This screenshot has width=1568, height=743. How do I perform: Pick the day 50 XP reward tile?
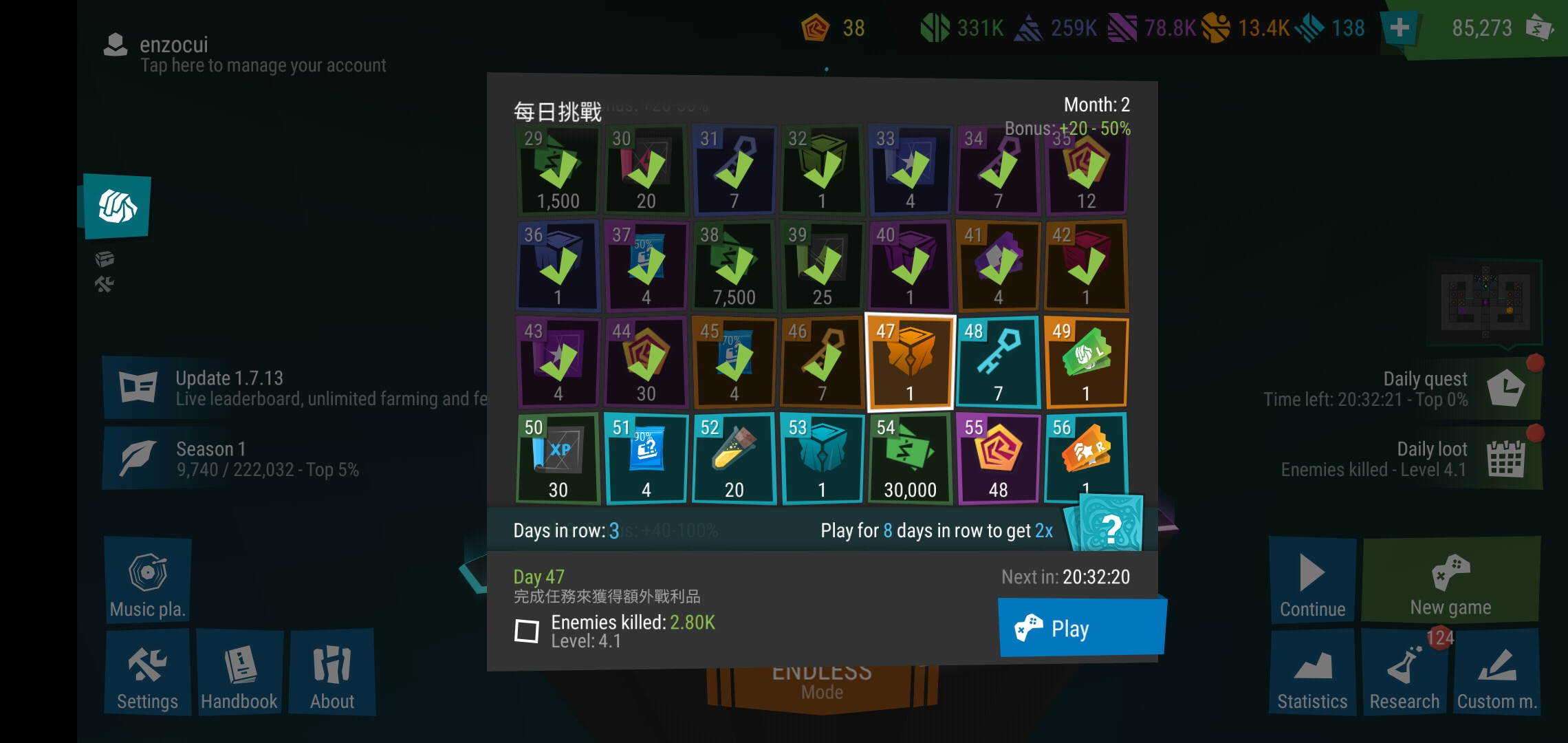(x=558, y=459)
